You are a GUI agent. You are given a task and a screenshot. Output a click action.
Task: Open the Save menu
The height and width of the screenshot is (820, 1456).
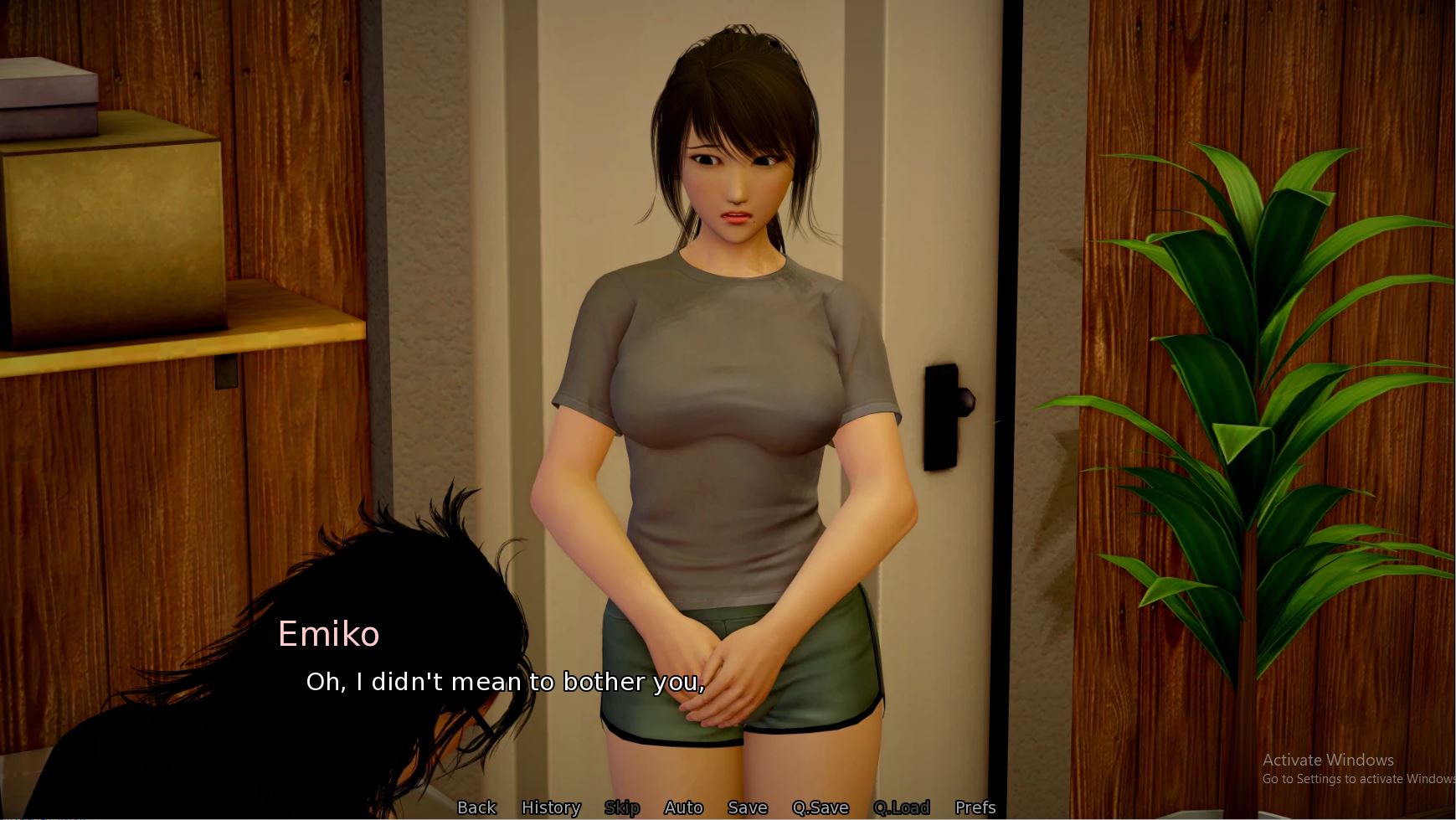[748, 807]
